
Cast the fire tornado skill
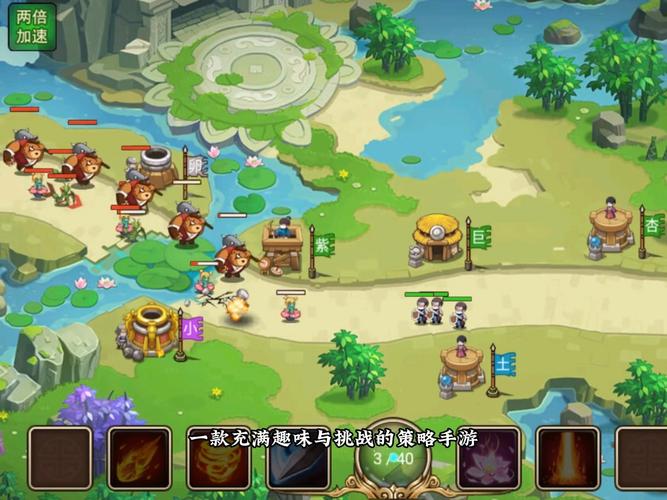219,461
